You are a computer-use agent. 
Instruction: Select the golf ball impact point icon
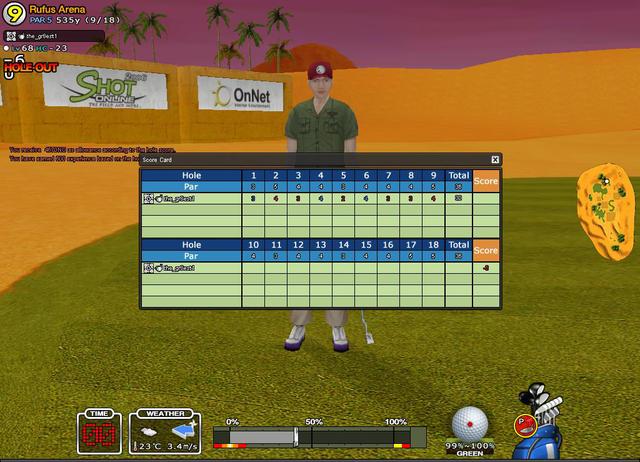[470, 422]
